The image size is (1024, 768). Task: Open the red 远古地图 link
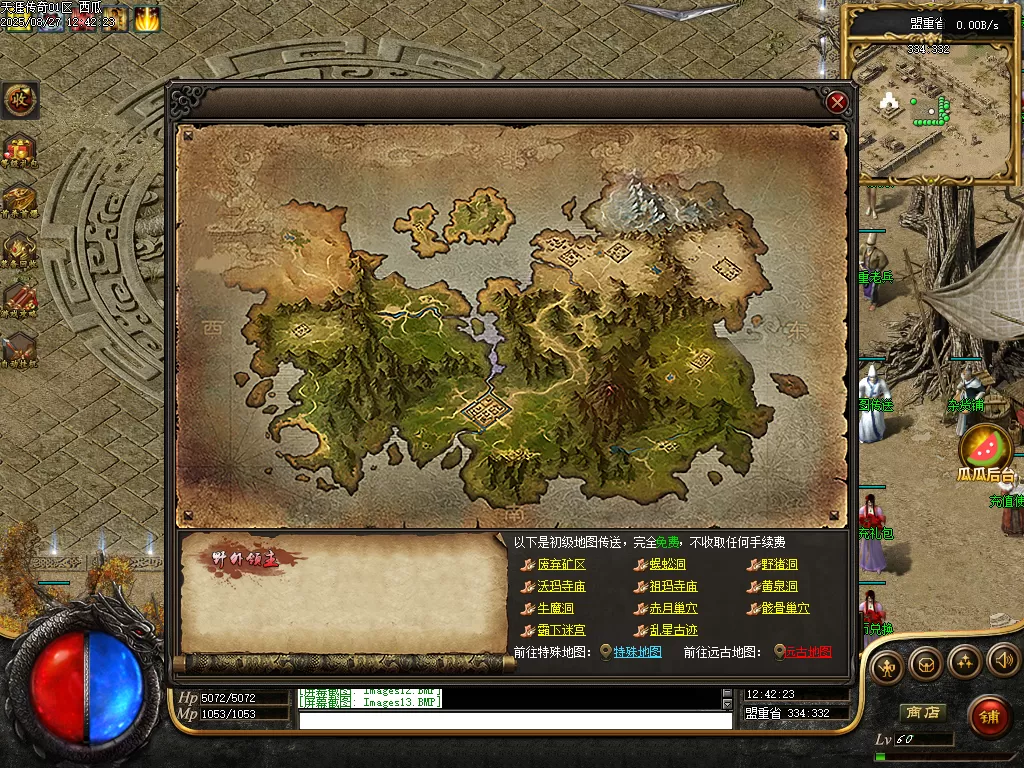[807, 652]
